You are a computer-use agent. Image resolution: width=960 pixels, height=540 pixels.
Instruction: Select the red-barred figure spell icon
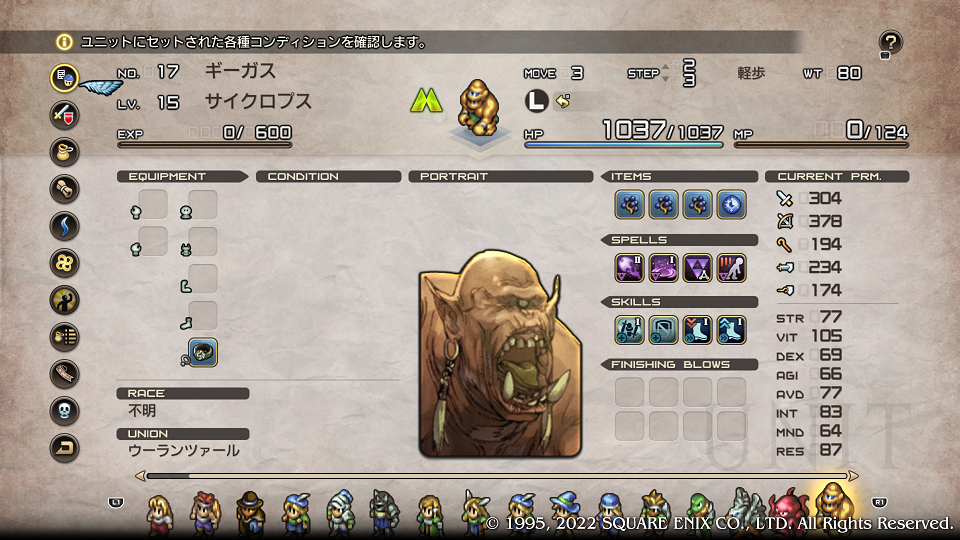tap(731, 268)
